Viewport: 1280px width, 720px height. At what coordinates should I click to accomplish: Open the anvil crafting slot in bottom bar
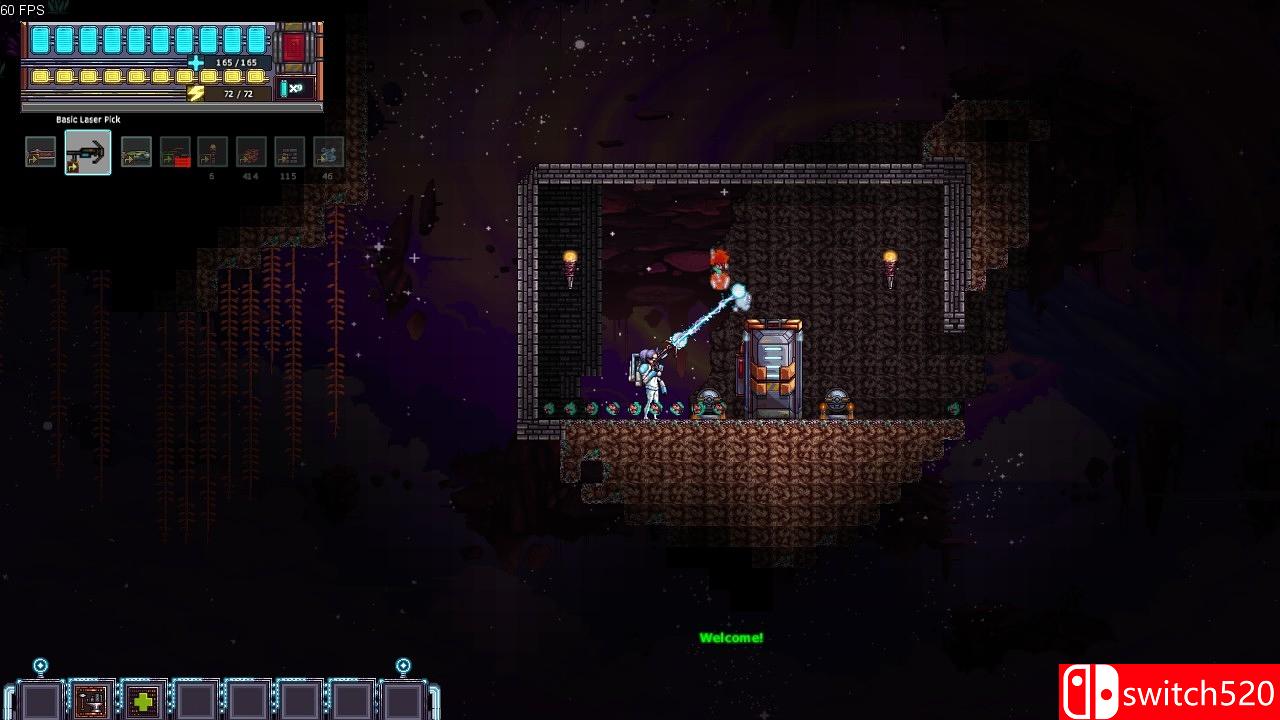[92, 700]
